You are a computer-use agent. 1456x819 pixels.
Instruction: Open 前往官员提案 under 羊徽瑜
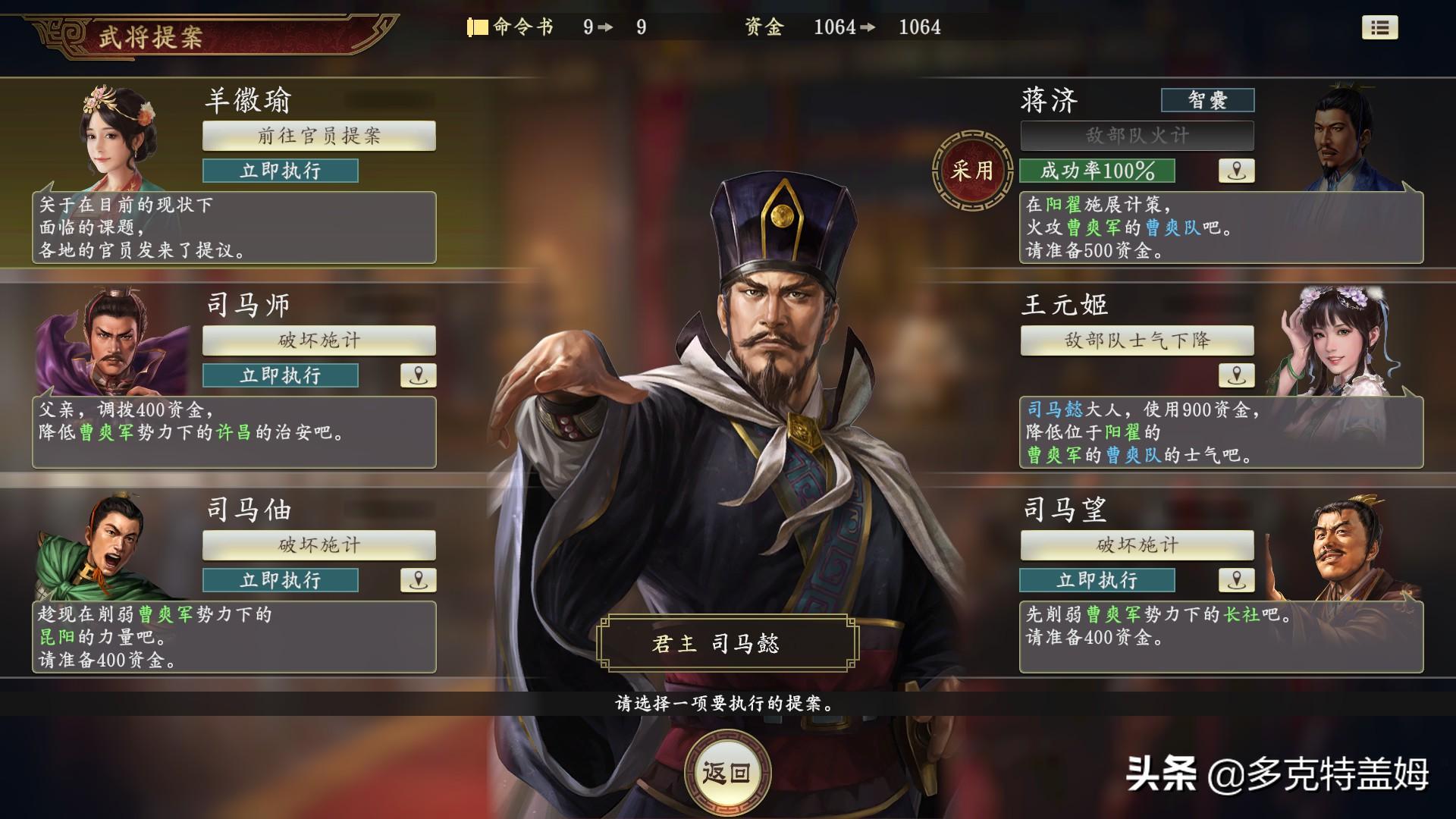click(318, 137)
